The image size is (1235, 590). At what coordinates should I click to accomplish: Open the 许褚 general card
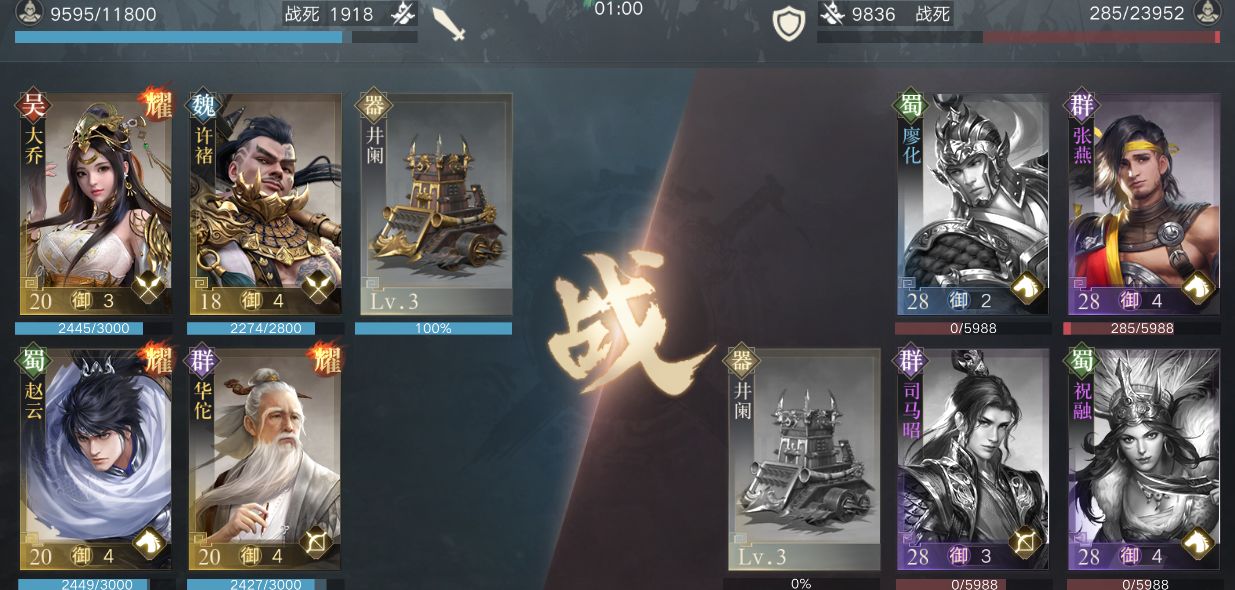point(265,204)
